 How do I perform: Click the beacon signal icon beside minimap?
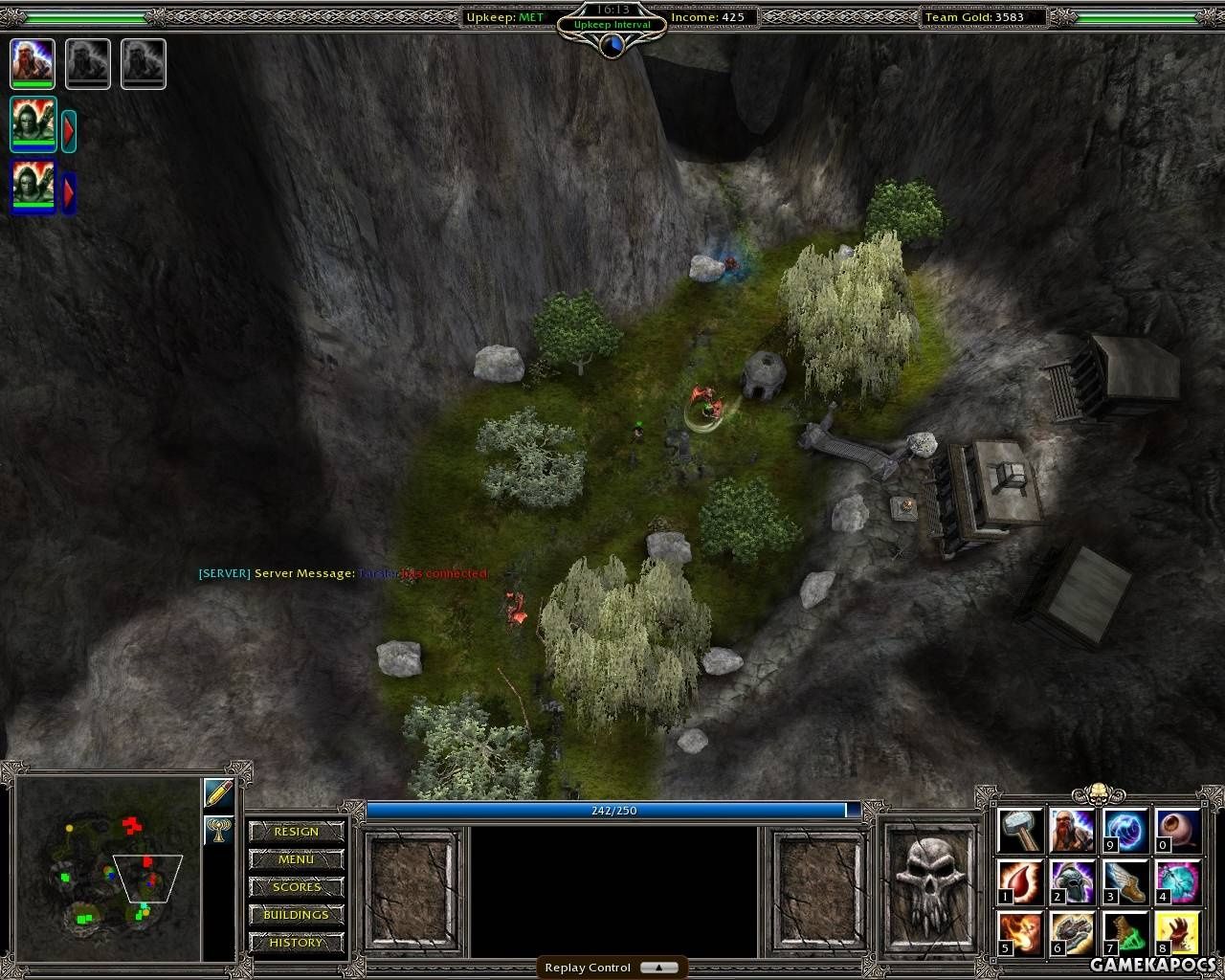coord(219,830)
